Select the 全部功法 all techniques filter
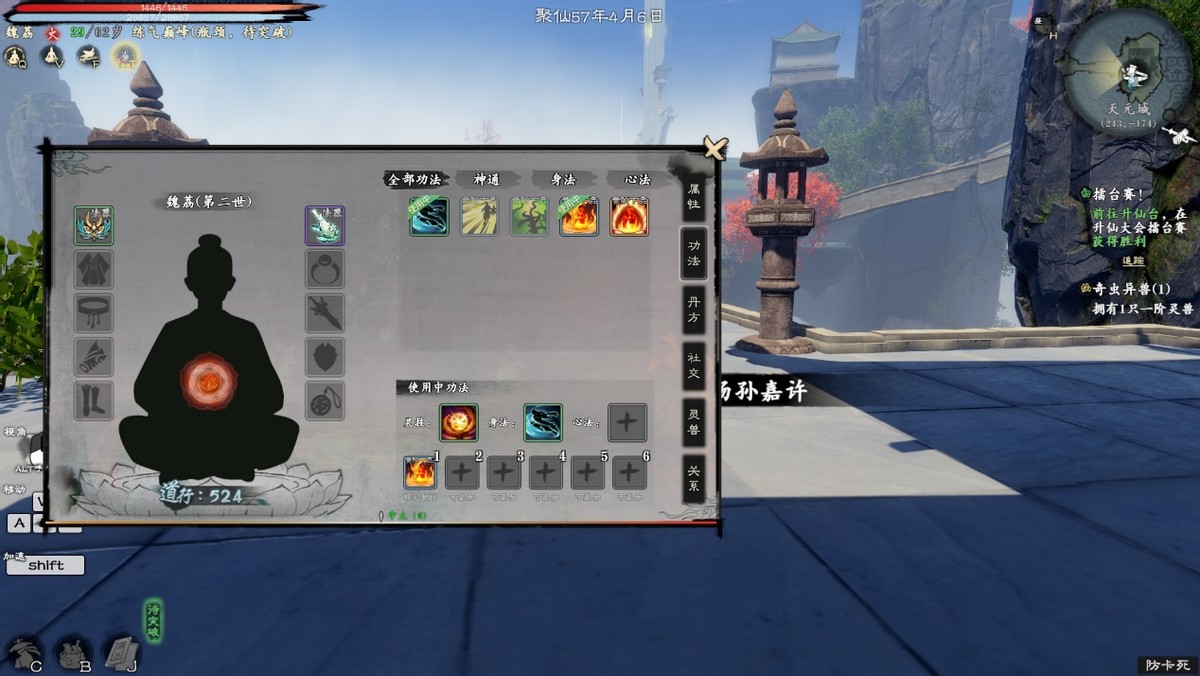 click(x=414, y=180)
